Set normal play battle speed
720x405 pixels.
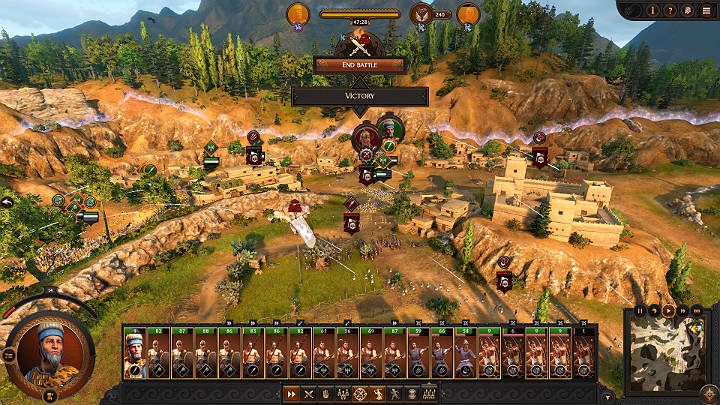point(670,311)
